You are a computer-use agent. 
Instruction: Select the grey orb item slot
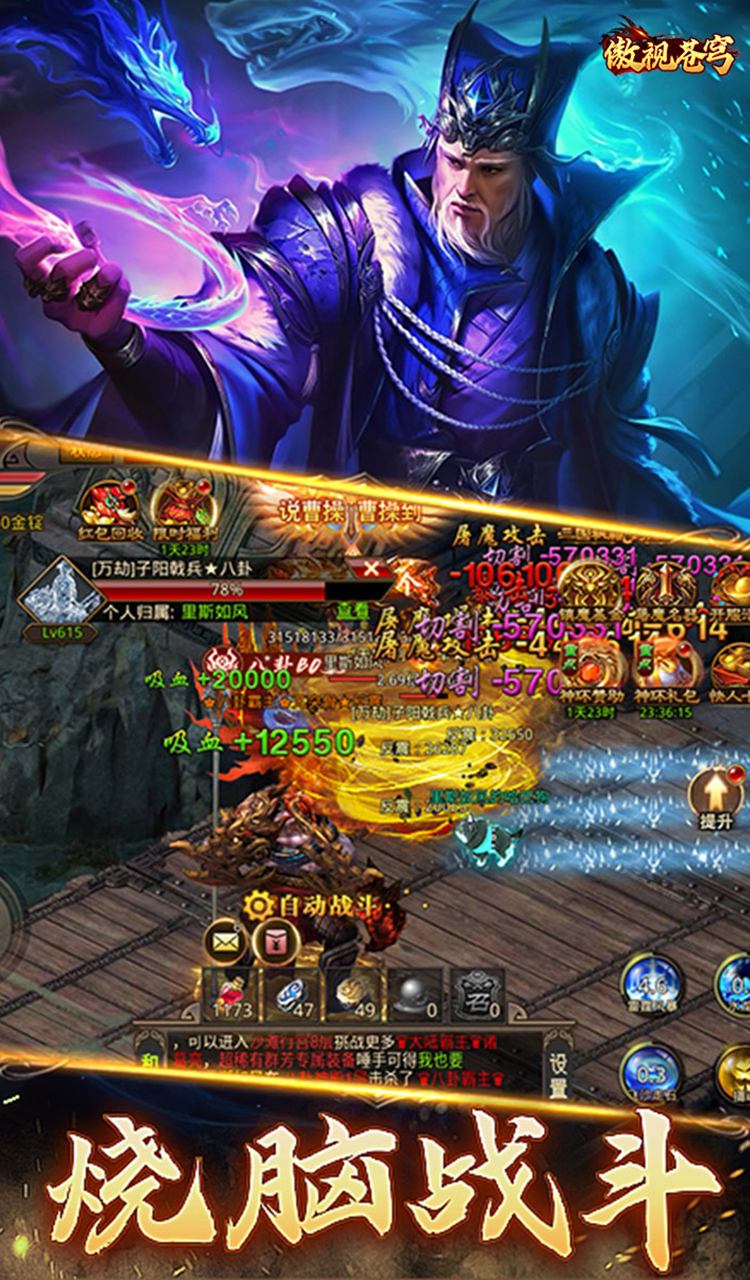[x=415, y=993]
